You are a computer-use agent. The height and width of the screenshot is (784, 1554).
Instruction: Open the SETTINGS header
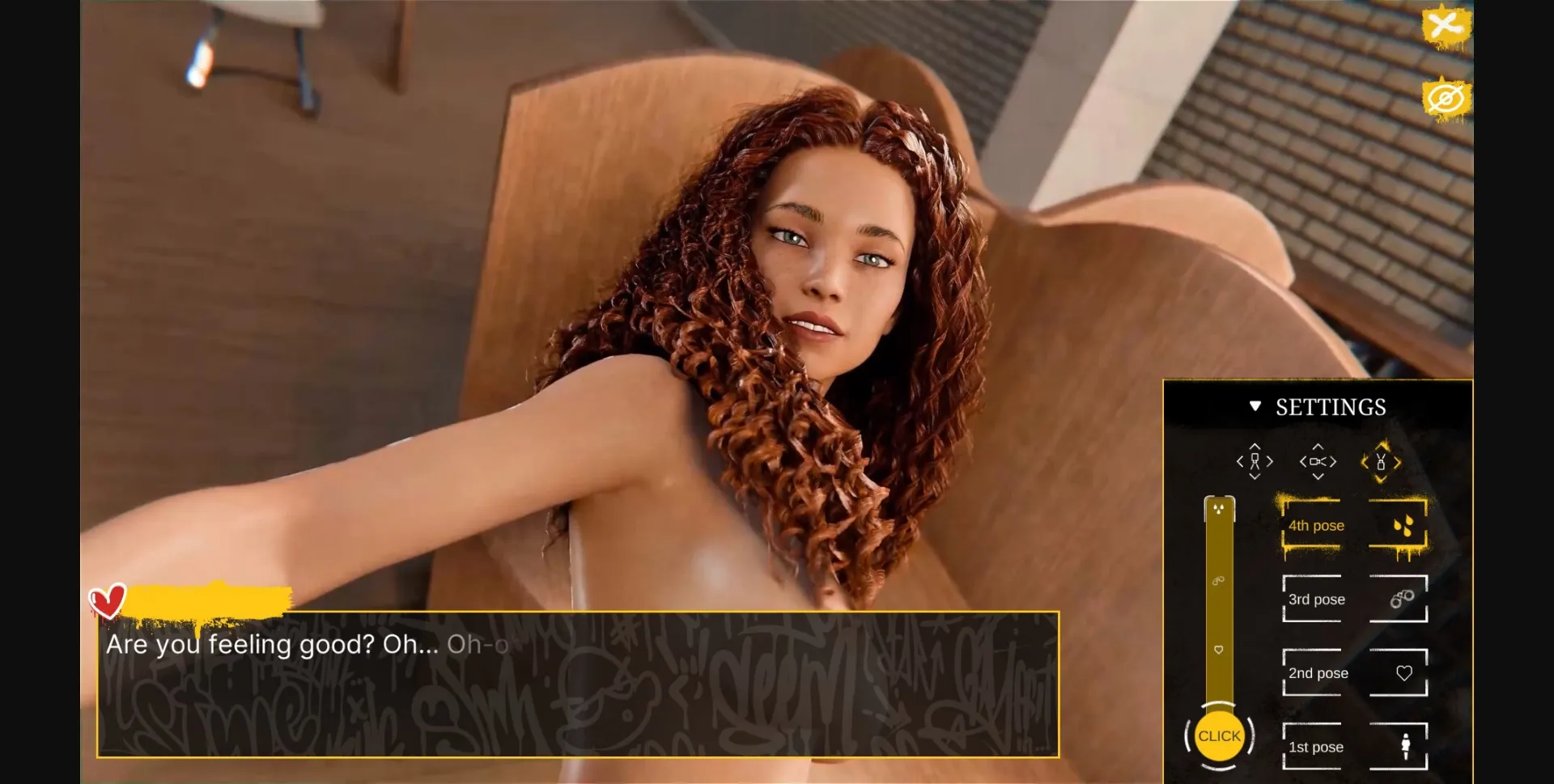[x=1331, y=406]
